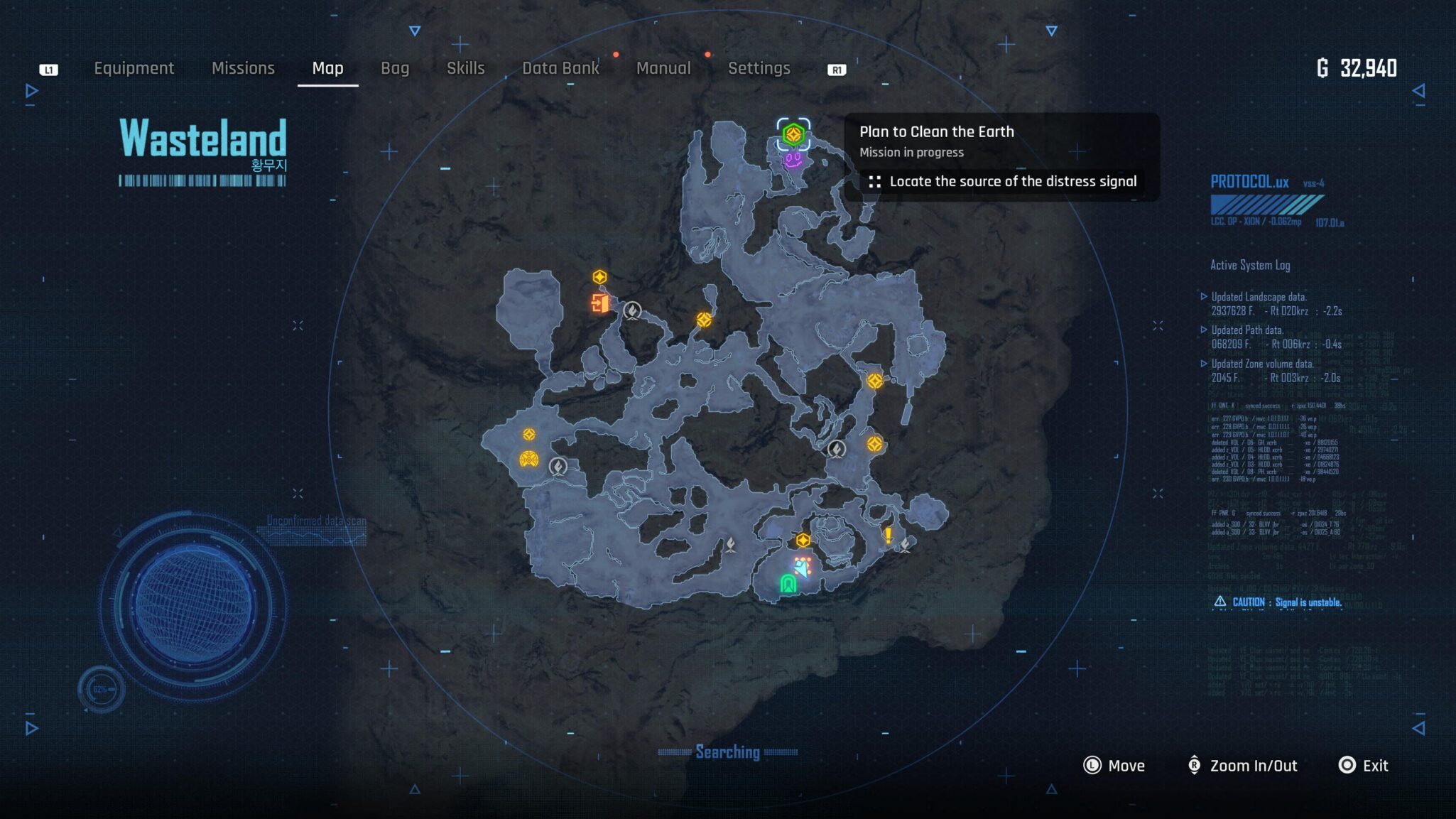Click the purple smiley face map marker
The width and height of the screenshot is (1456, 819).
coord(793,161)
